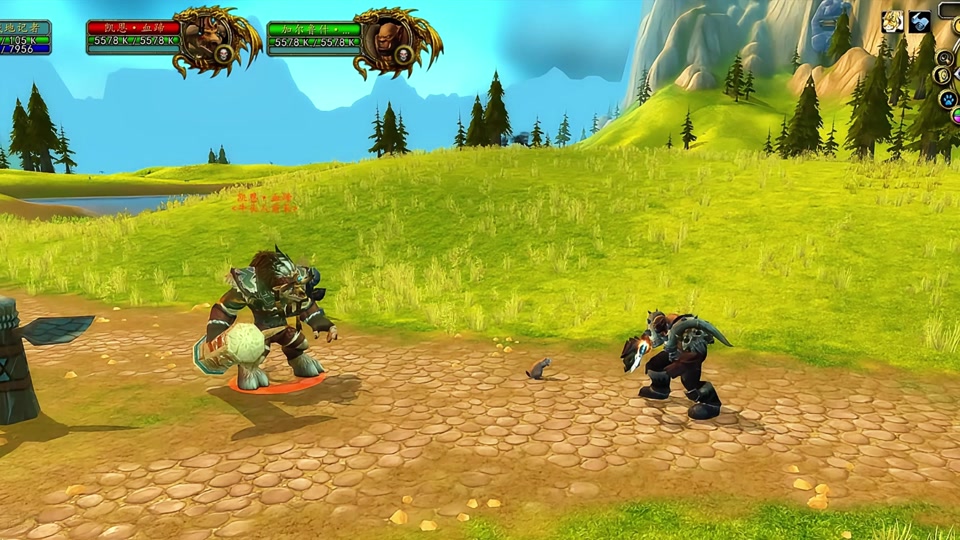Select the tauren target portrait
This screenshot has height=540, width=960.
click(x=207, y=40)
